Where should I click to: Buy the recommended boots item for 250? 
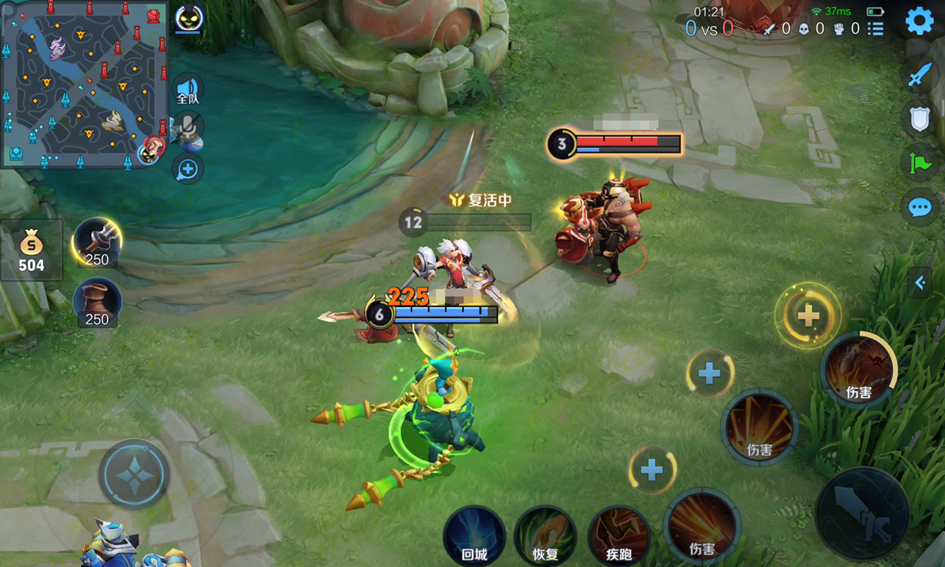pos(97,302)
